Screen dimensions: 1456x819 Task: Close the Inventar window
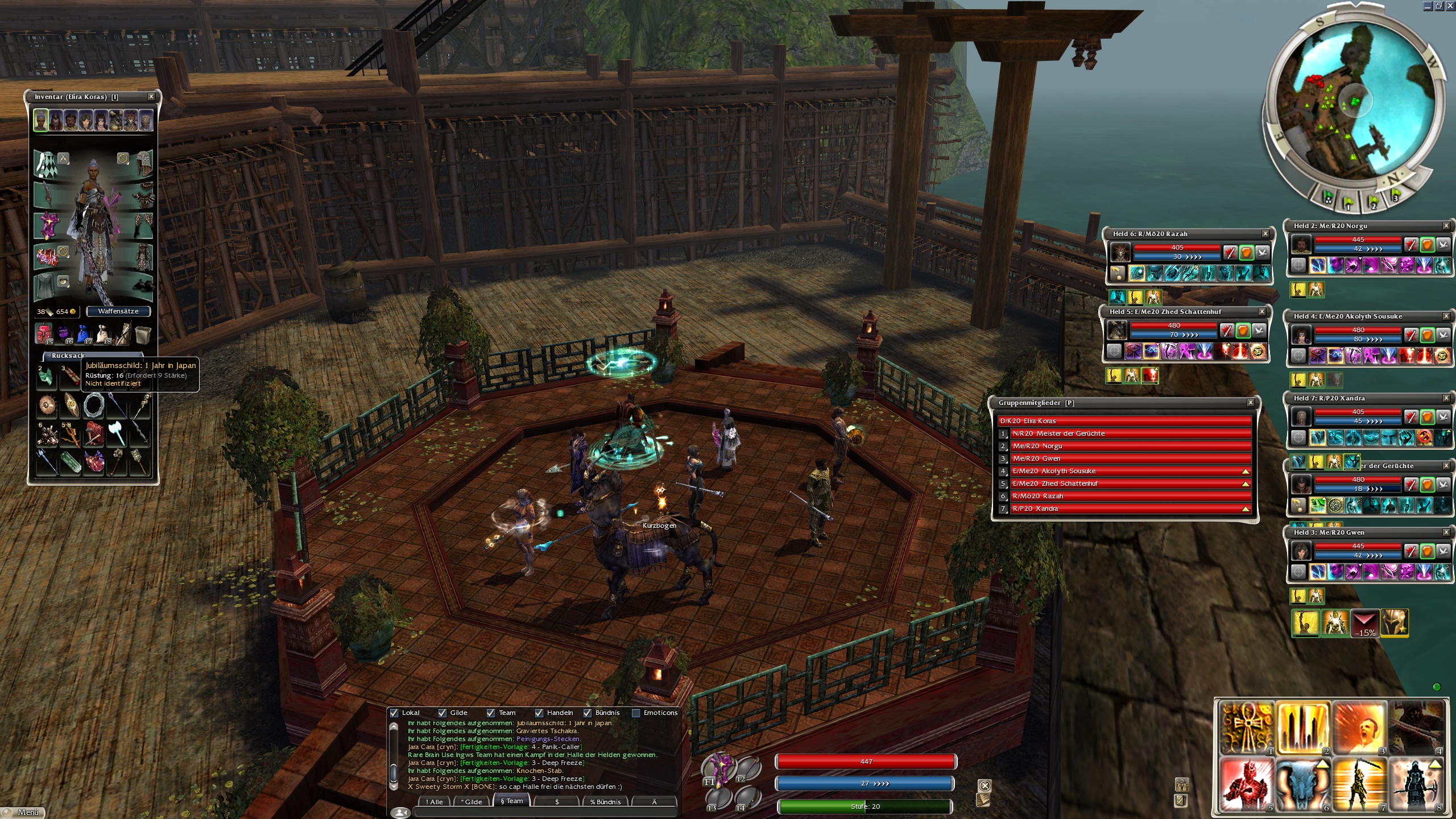coord(151,97)
